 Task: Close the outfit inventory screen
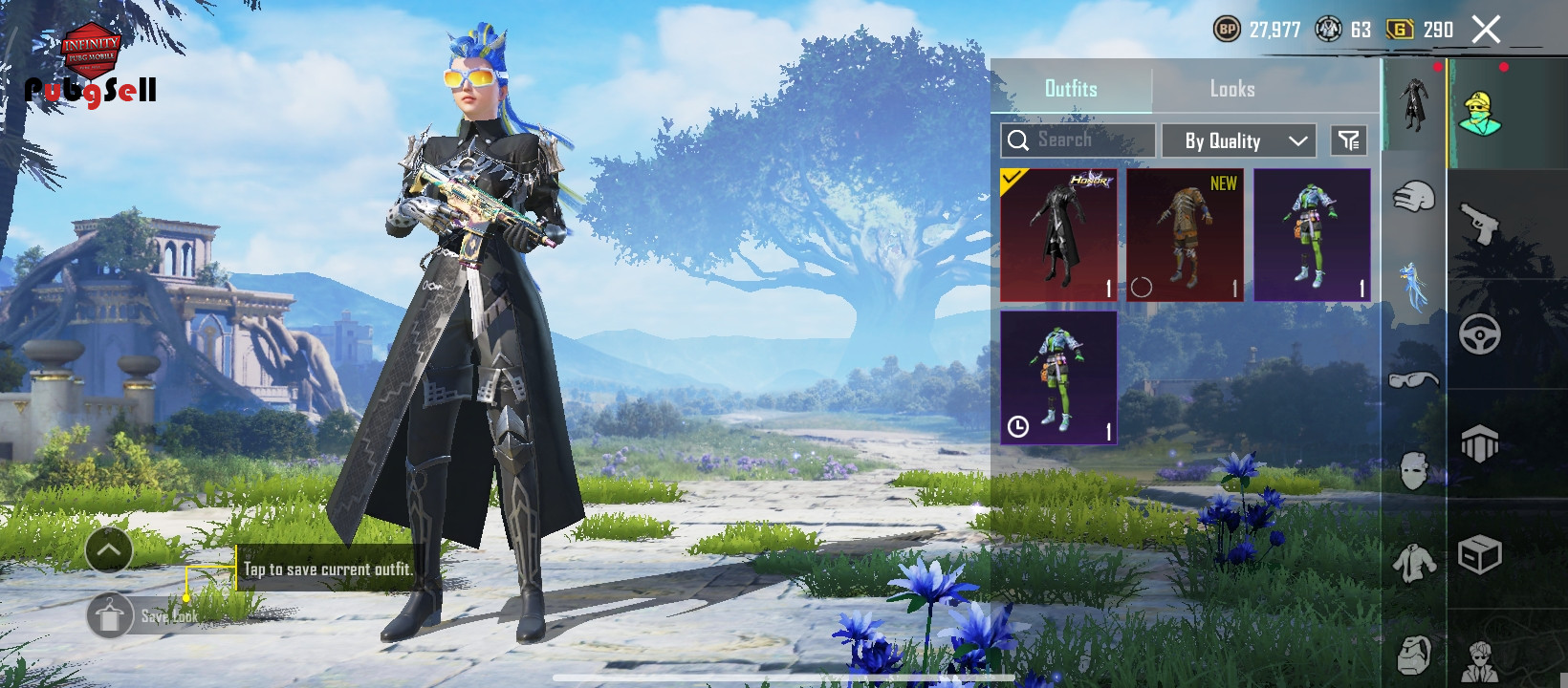click(x=1486, y=30)
